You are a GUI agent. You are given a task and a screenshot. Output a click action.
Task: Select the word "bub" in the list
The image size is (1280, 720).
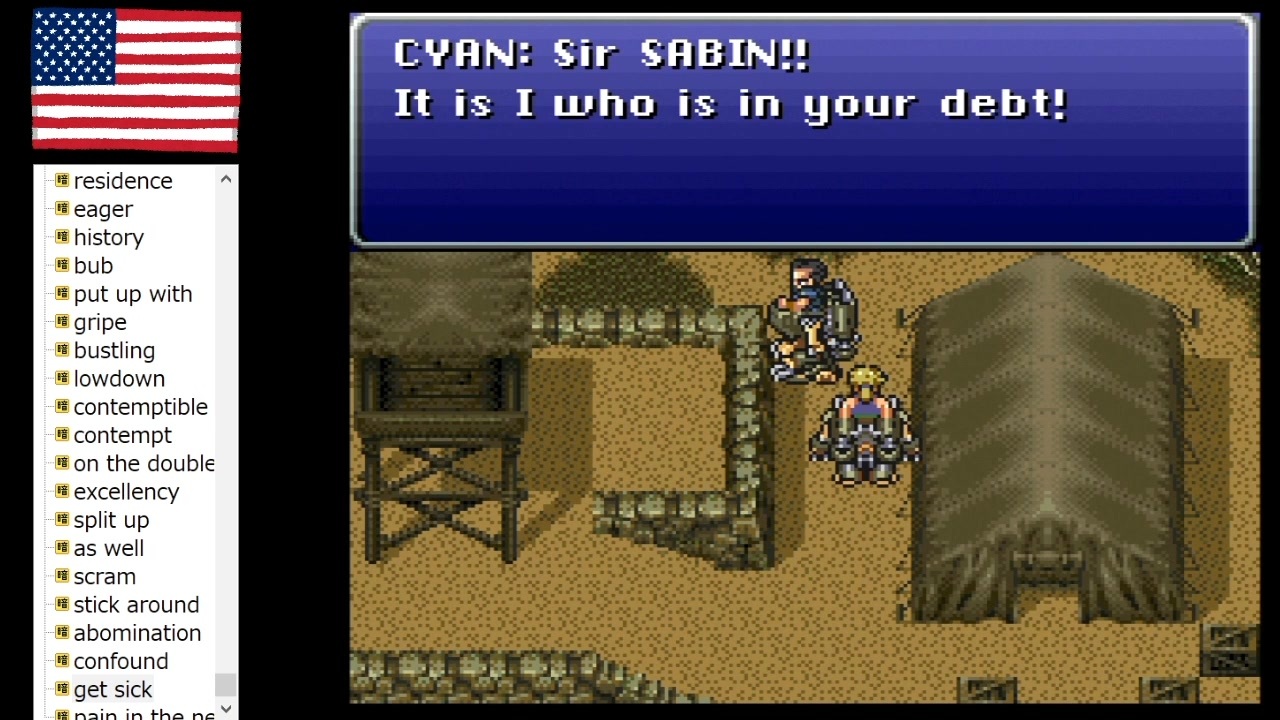[93, 265]
